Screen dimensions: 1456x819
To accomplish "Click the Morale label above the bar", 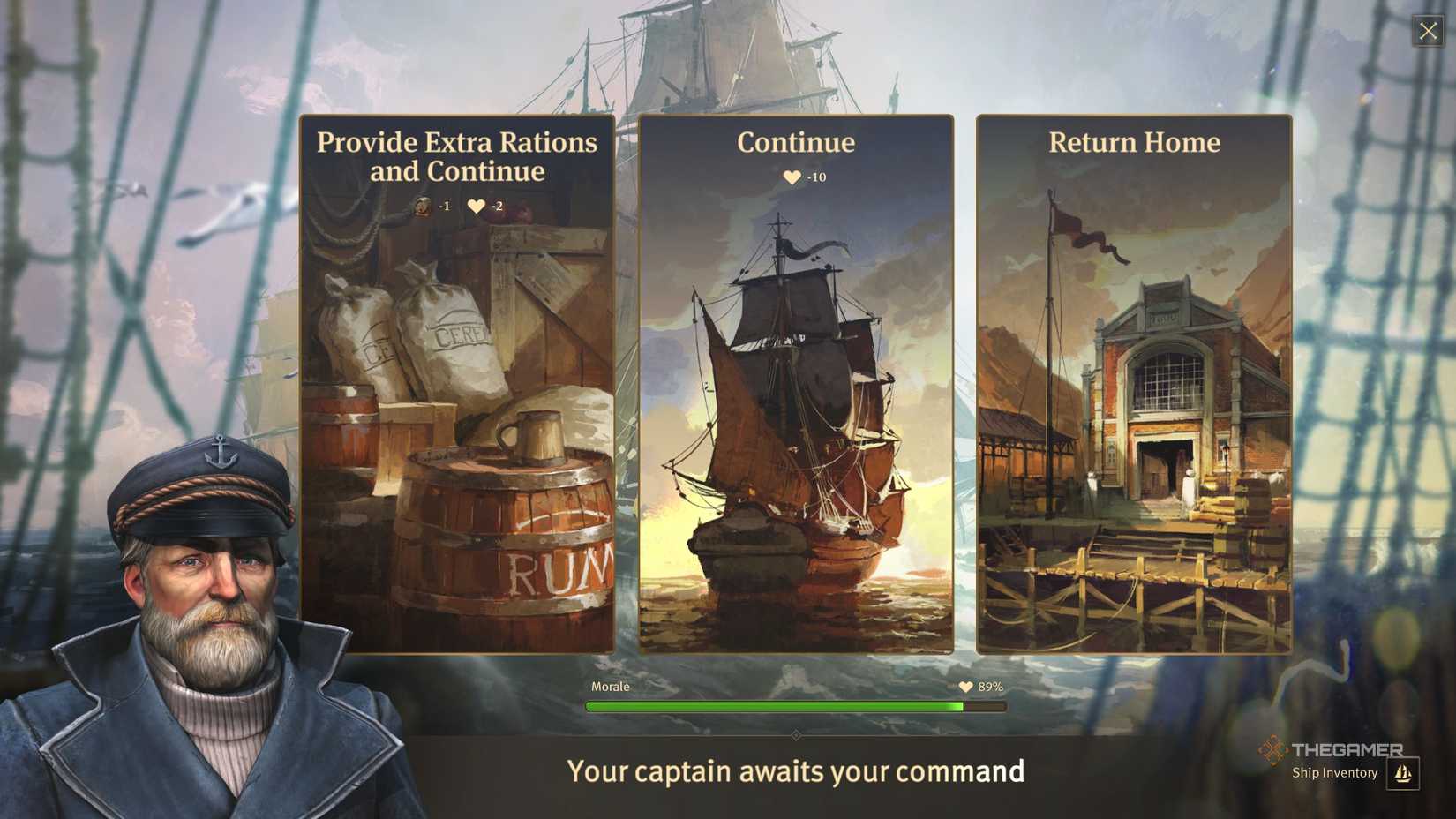I will [611, 686].
